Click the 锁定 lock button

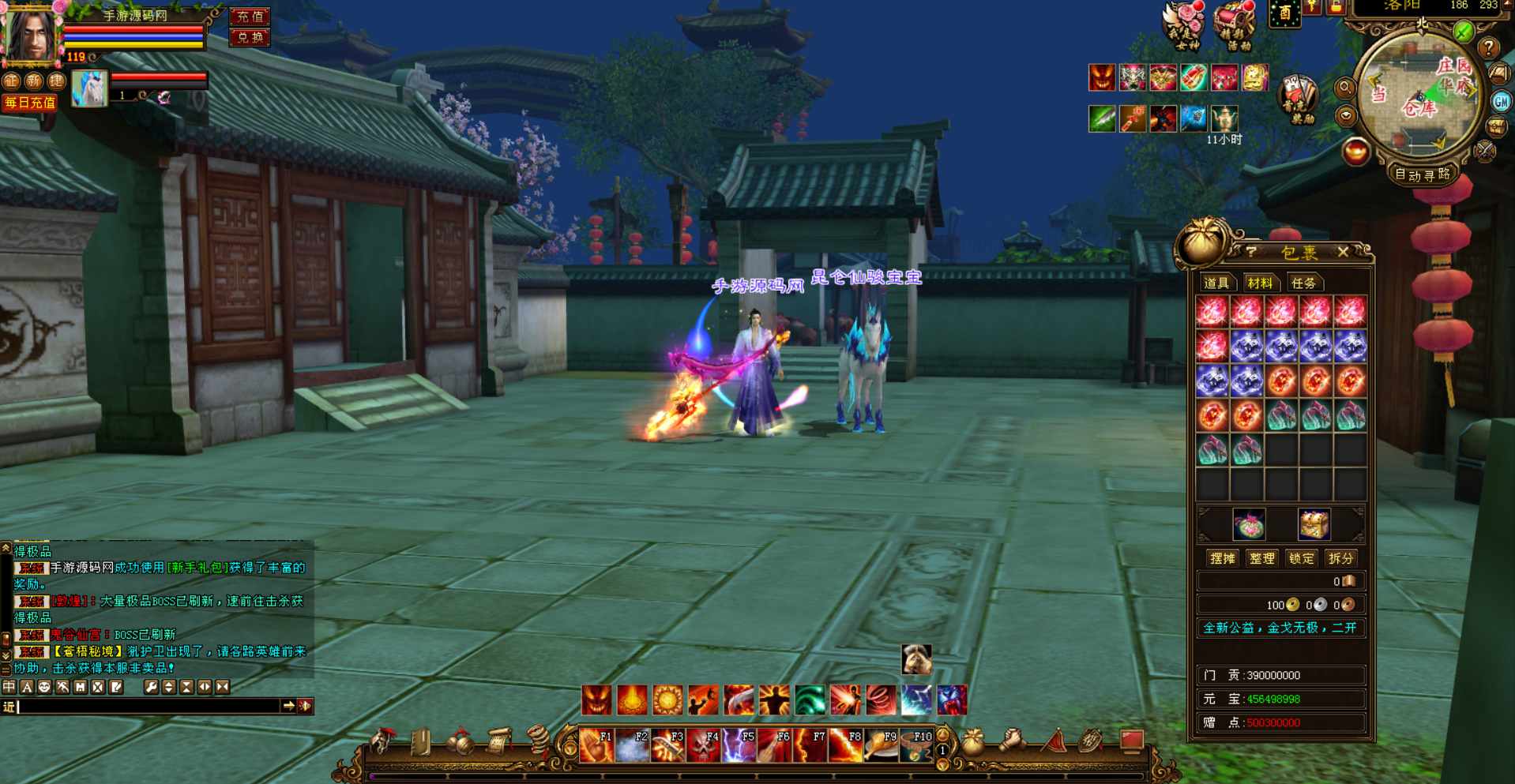click(x=1301, y=558)
